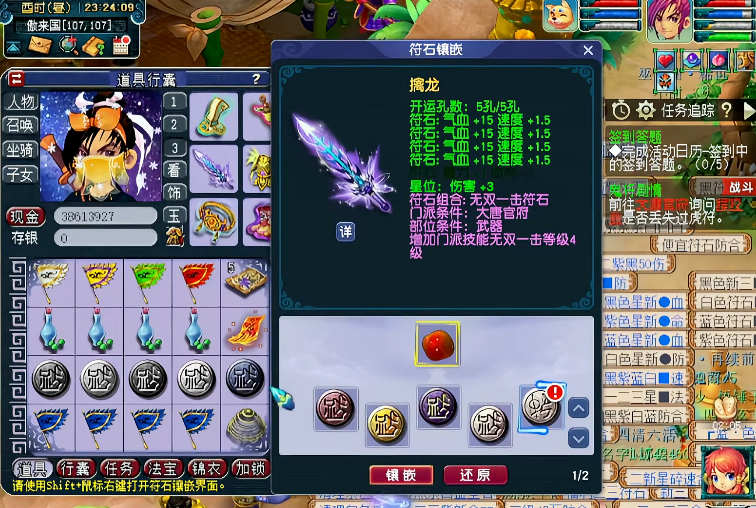Image resolution: width=756 pixels, height=508 pixels.
Task: Go to the next rune stone page with the down arrow
Action: pyautogui.click(x=578, y=438)
